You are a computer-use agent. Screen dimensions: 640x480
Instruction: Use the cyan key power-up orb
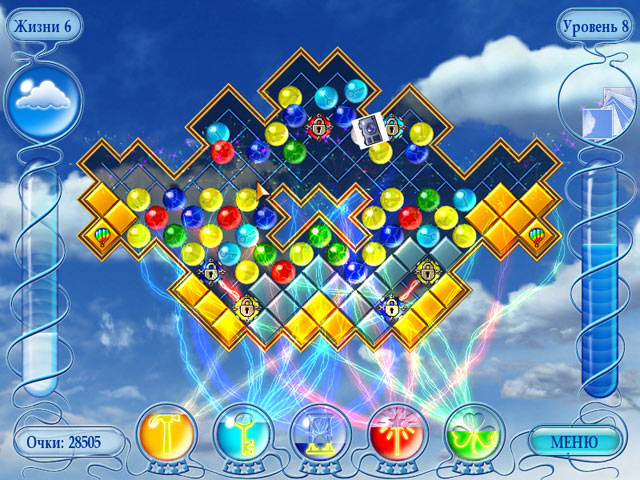click(x=243, y=432)
